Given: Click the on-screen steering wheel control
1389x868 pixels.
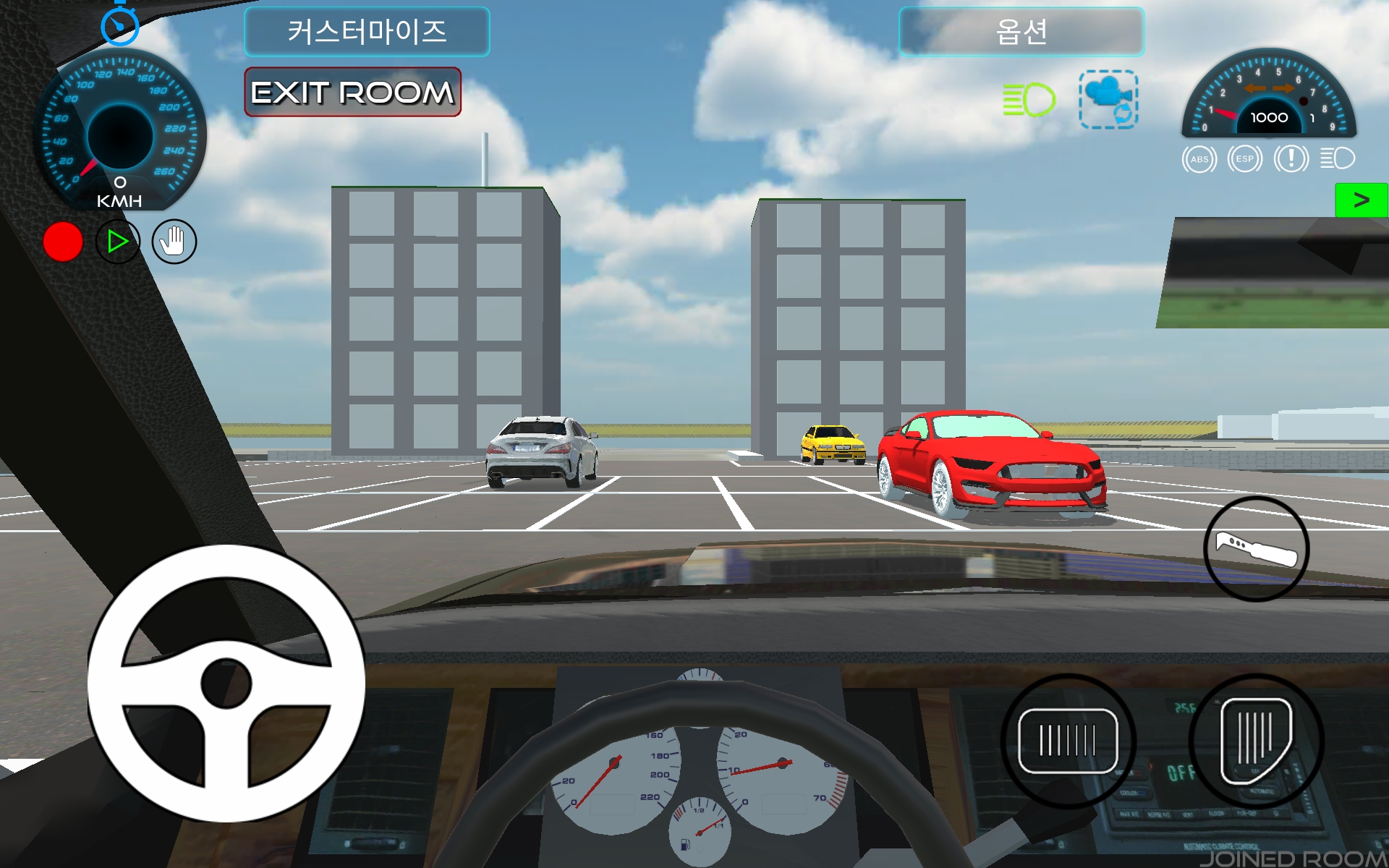Looking at the screenshot, I should [226, 683].
